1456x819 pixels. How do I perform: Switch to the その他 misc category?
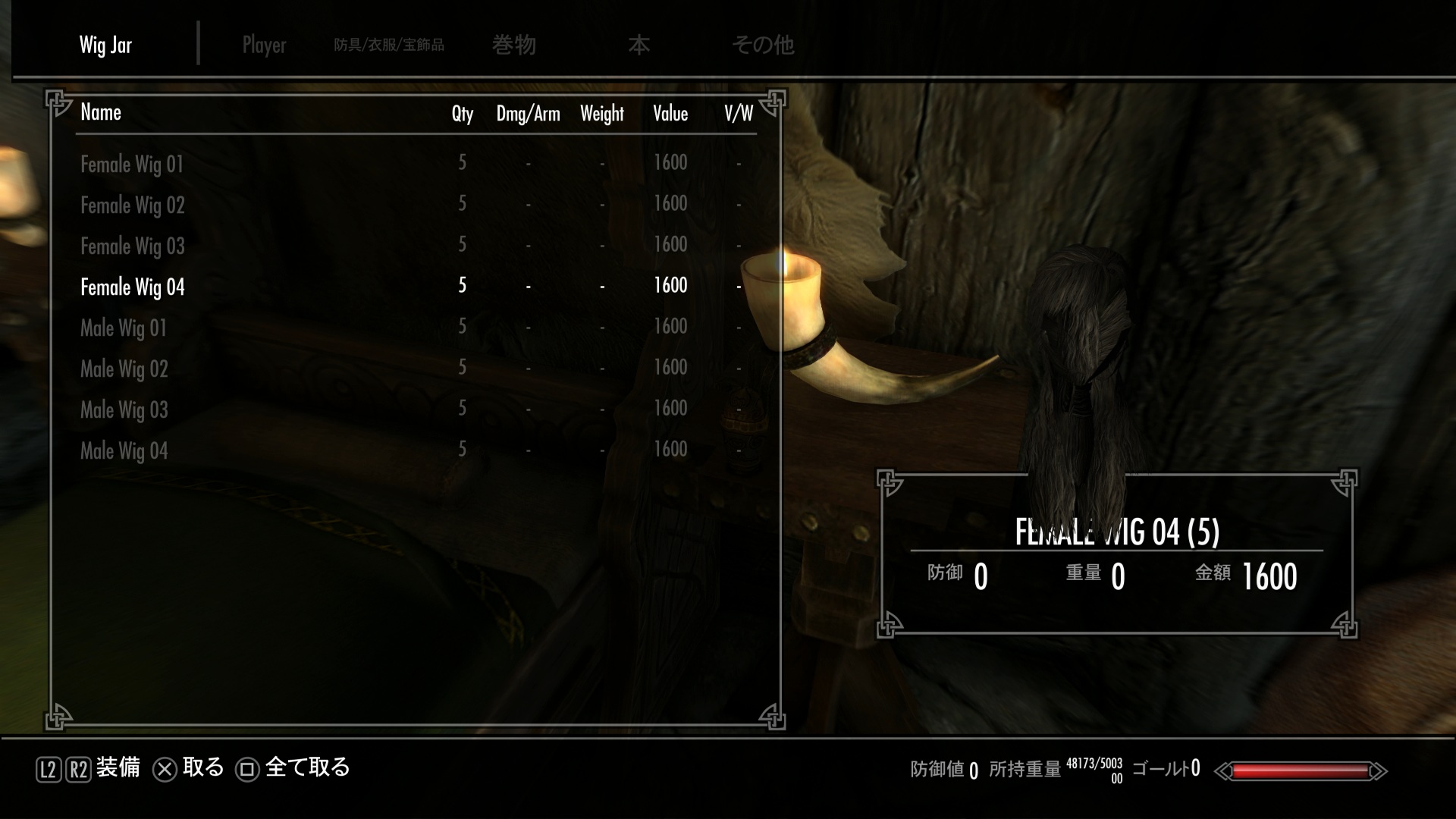tap(762, 45)
